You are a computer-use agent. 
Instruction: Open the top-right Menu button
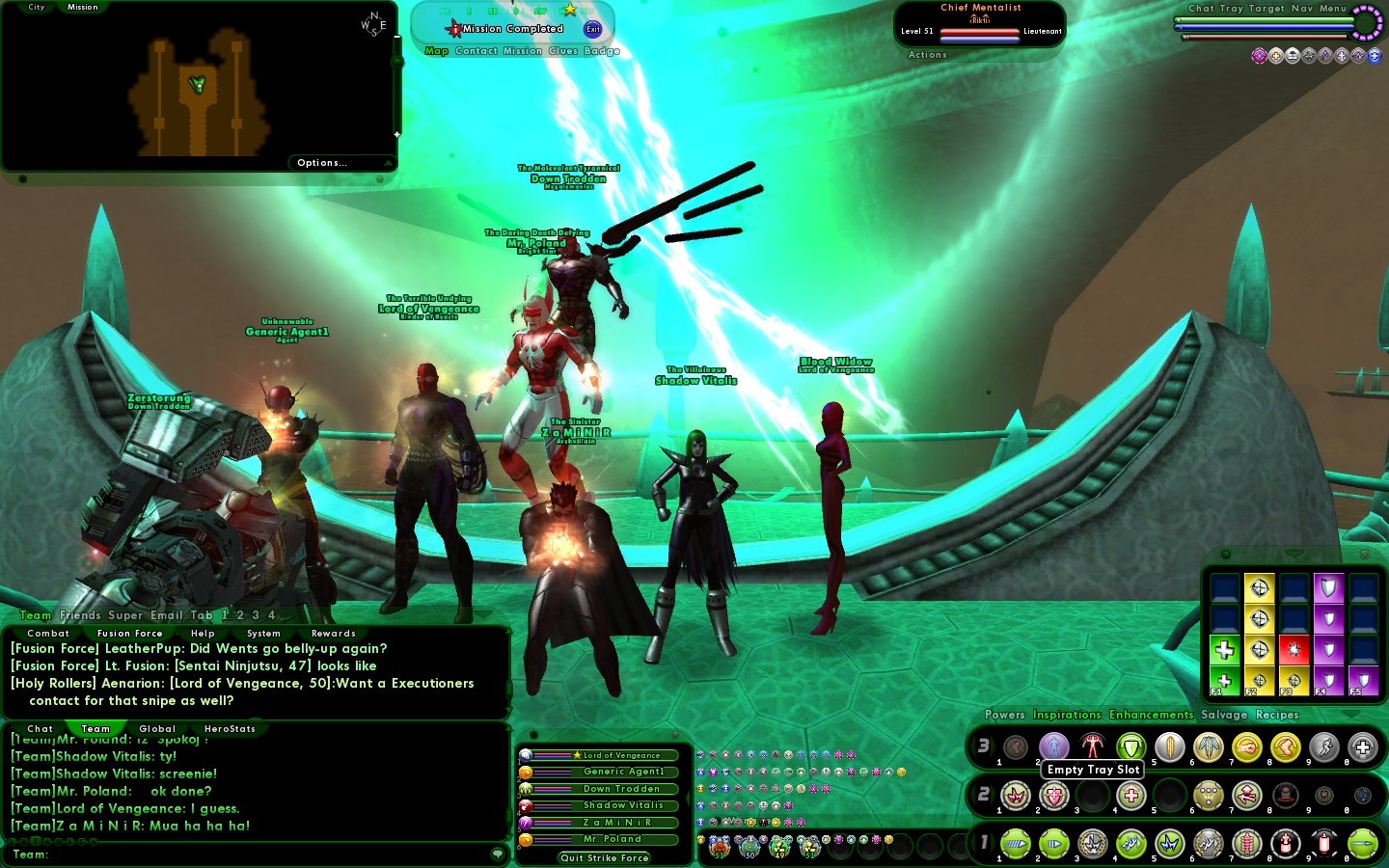pos(1333,9)
